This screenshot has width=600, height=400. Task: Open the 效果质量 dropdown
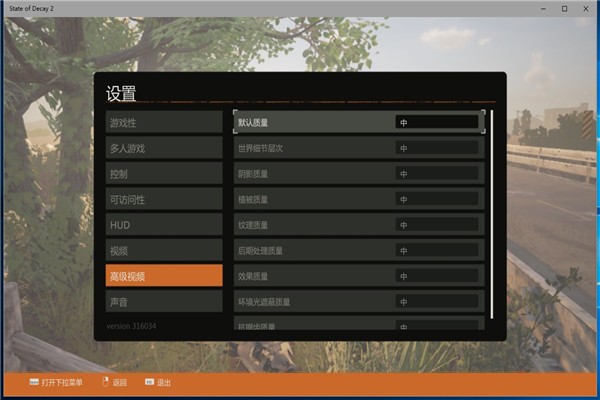[437, 276]
